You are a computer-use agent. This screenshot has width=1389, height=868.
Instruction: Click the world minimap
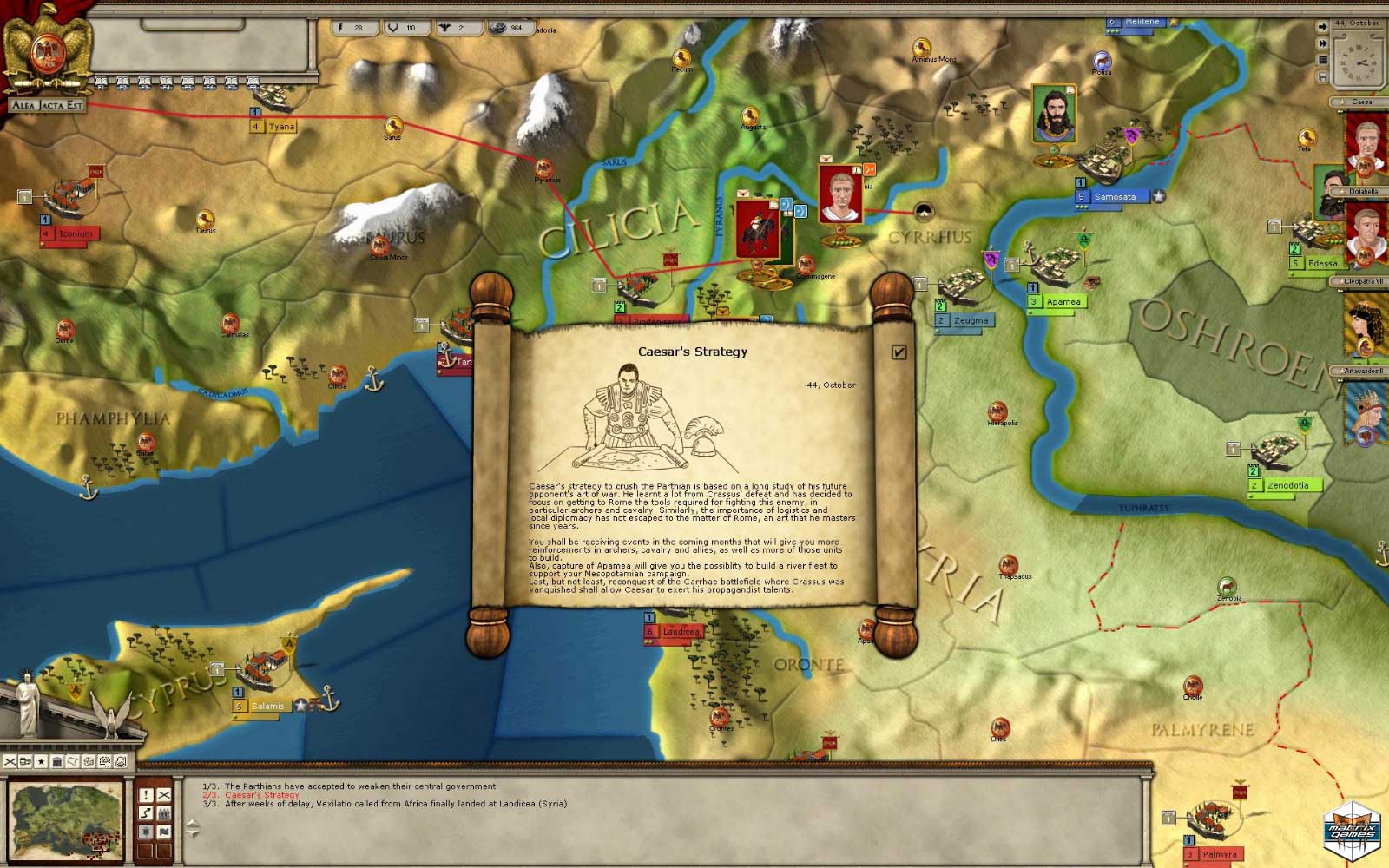[66, 819]
